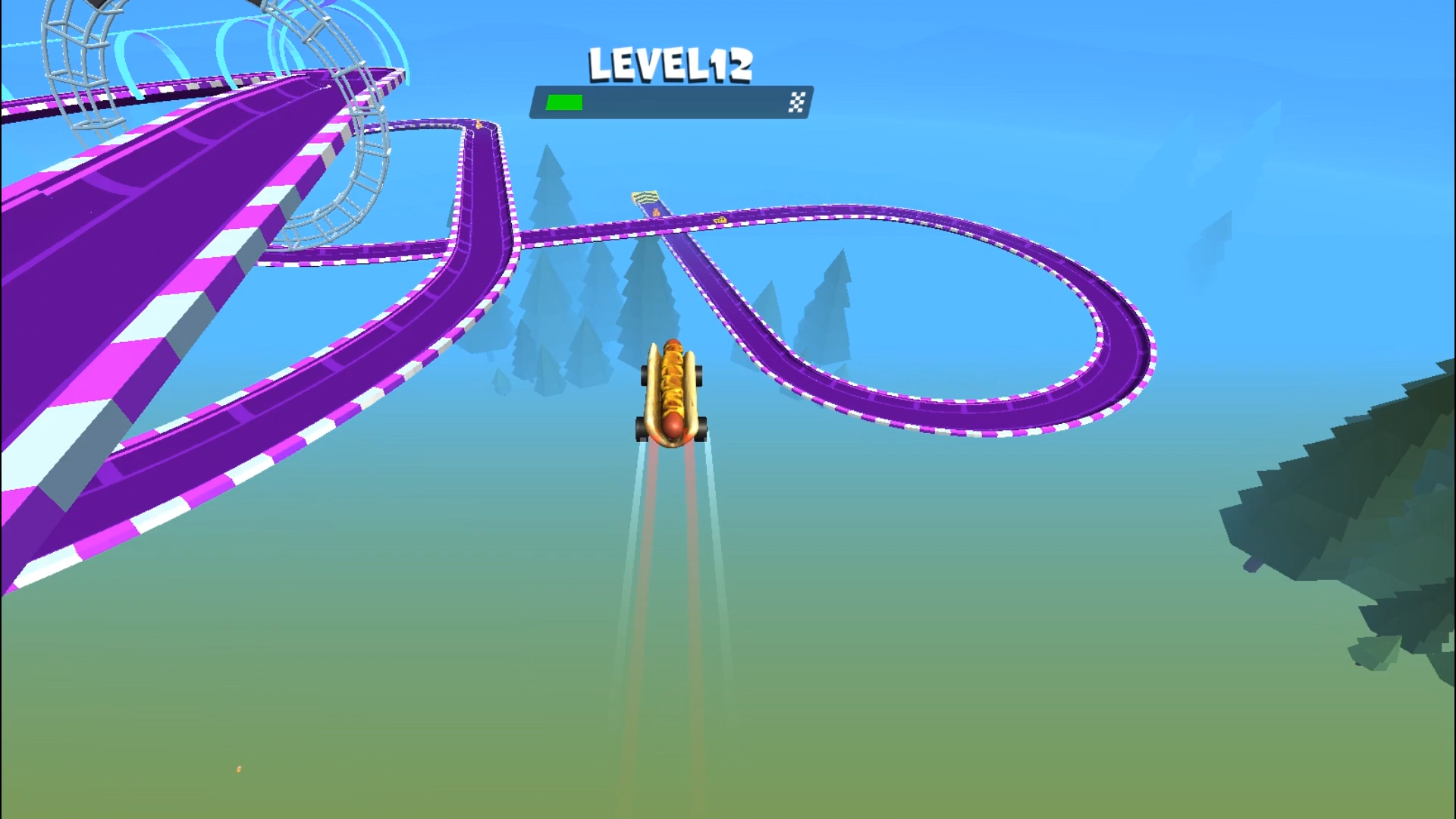Viewport: 1456px width, 819px height.
Task: Tap the yellow coin on the purple track
Action: pyautogui.click(x=720, y=221)
